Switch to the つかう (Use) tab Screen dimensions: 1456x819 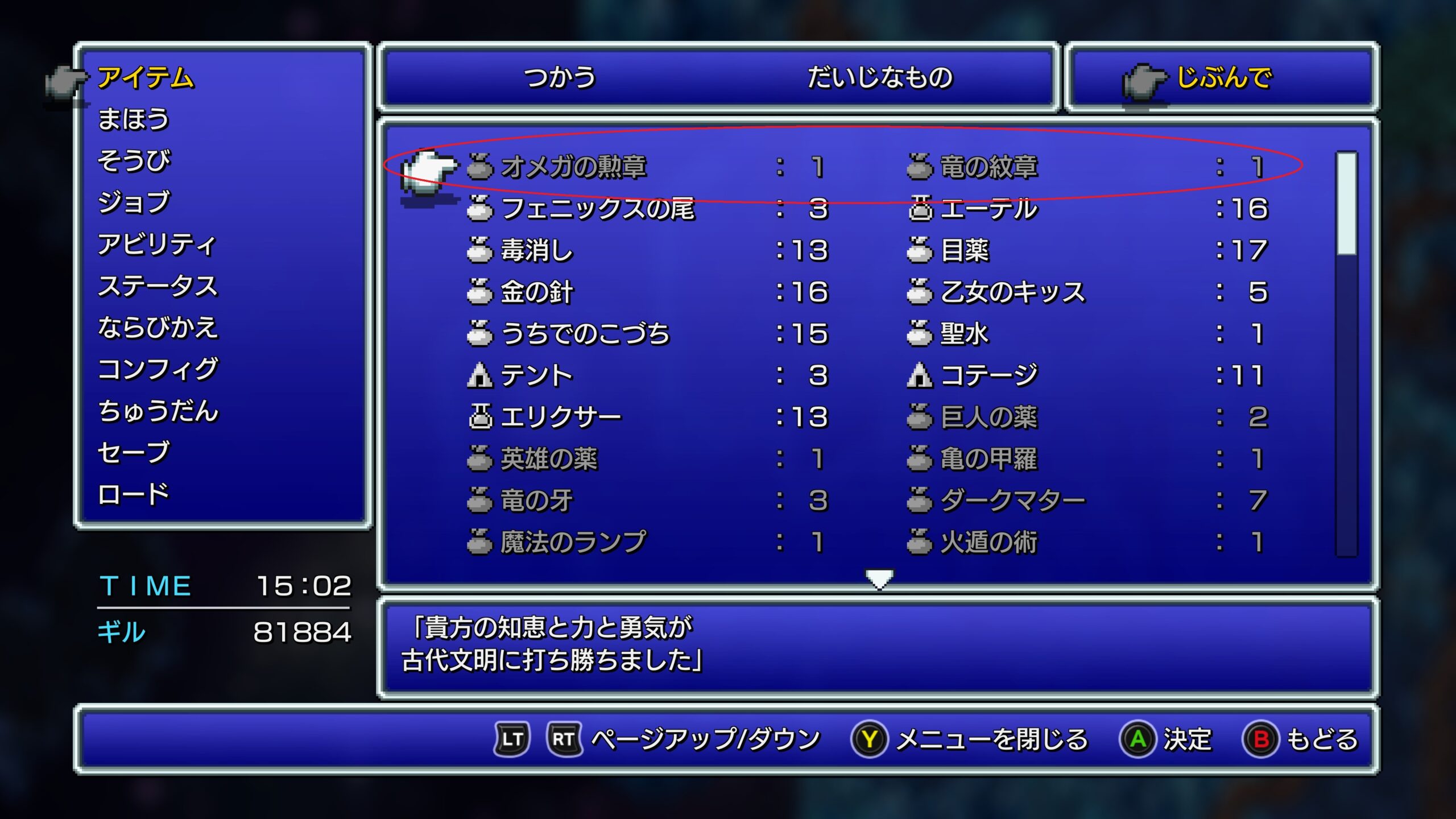pyautogui.click(x=560, y=77)
